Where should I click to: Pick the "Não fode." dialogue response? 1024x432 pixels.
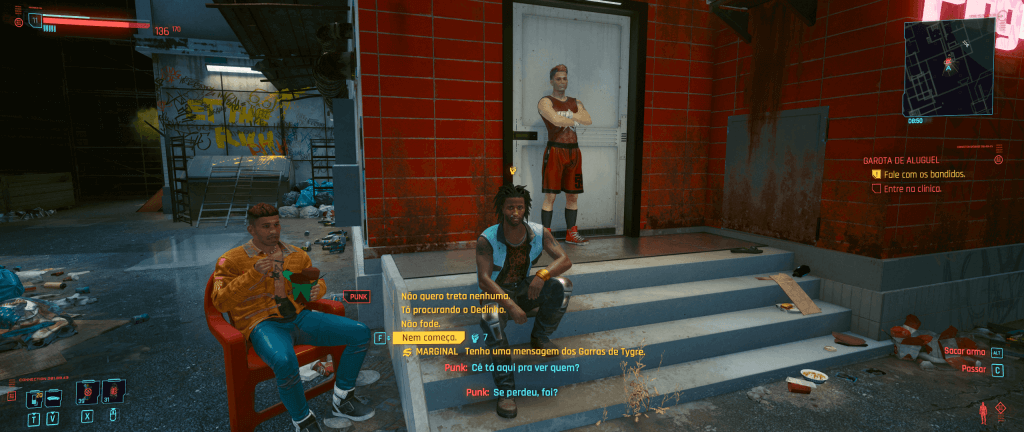(x=419, y=324)
